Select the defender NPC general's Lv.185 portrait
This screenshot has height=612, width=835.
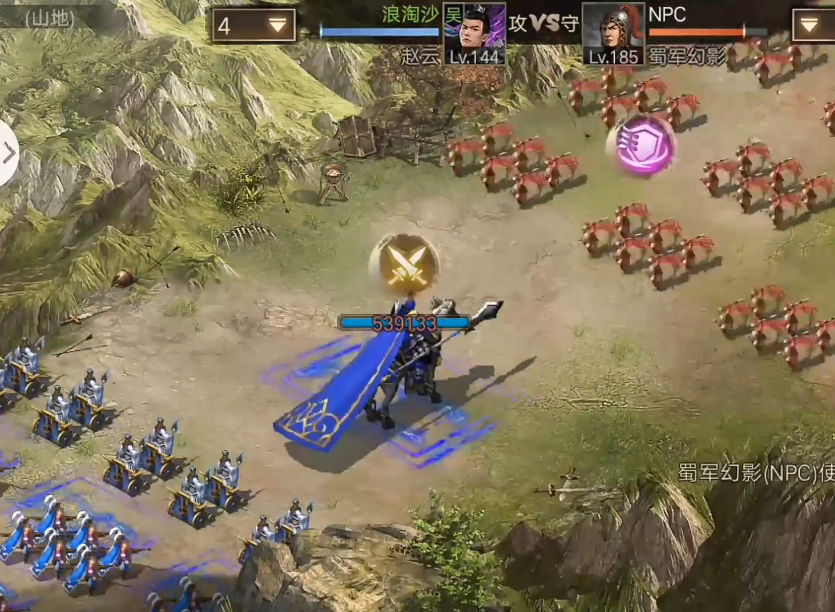[613, 33]
